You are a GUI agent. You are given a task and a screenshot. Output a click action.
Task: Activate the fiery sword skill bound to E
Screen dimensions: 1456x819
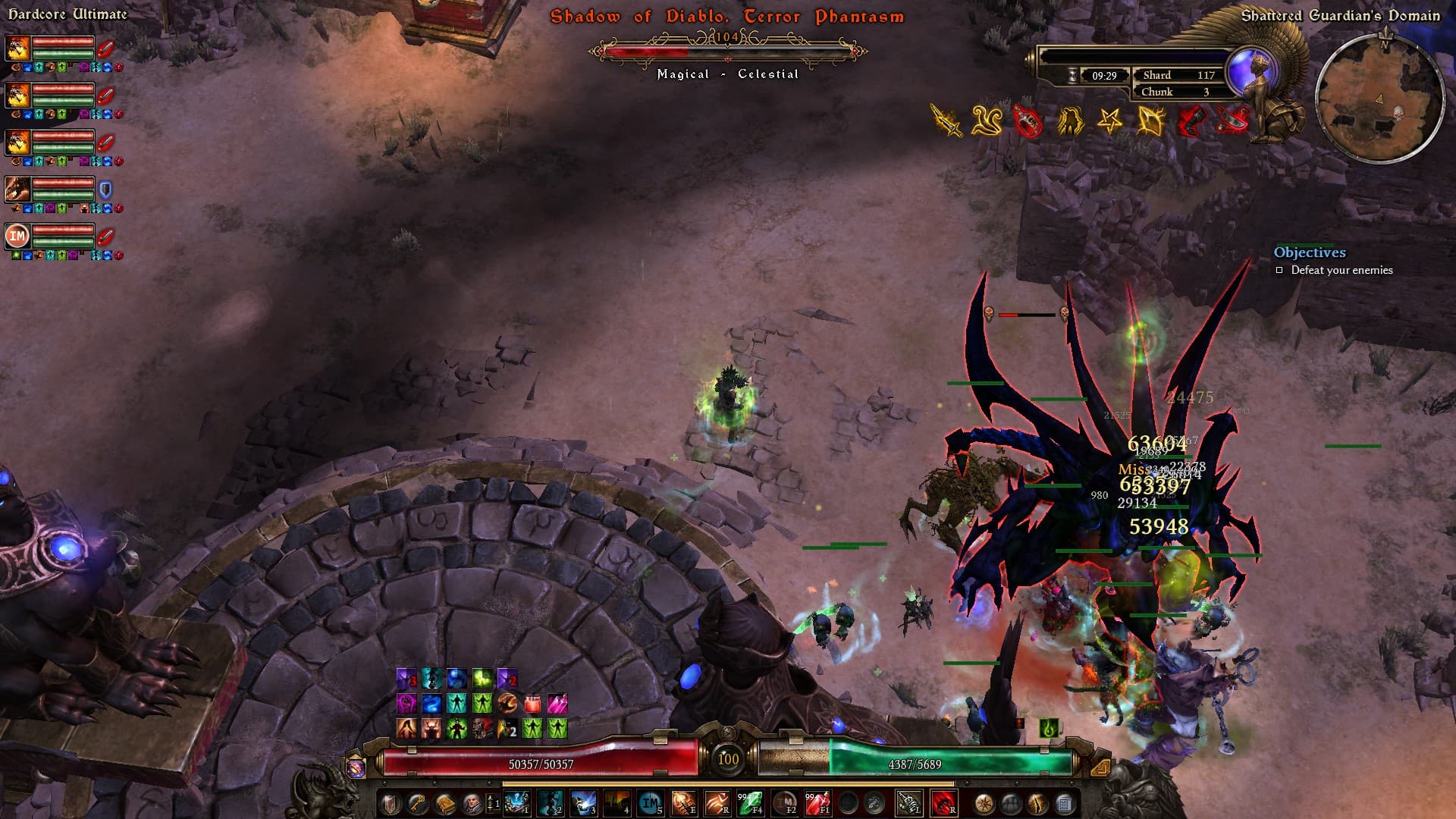click(x=683, y=803)
